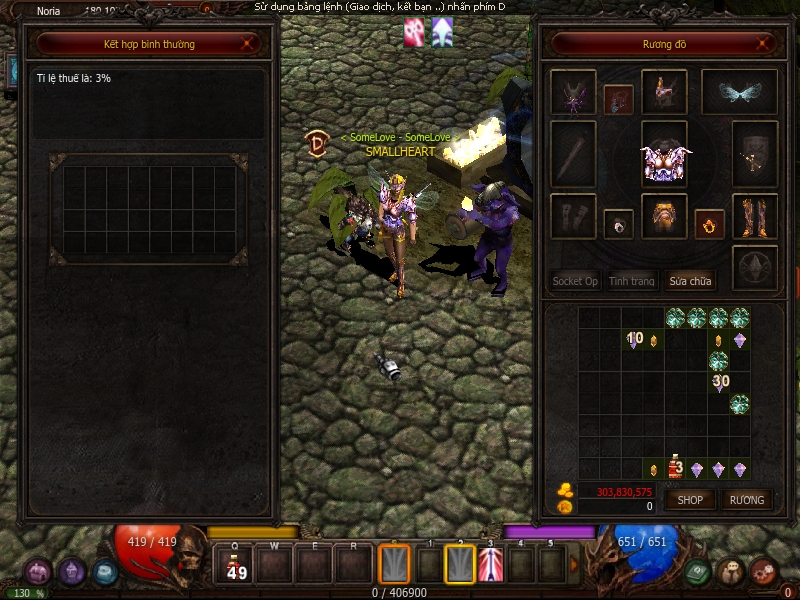800x600 pixels.
Task: Select the equipped pants slot
Action: point(664,216)
